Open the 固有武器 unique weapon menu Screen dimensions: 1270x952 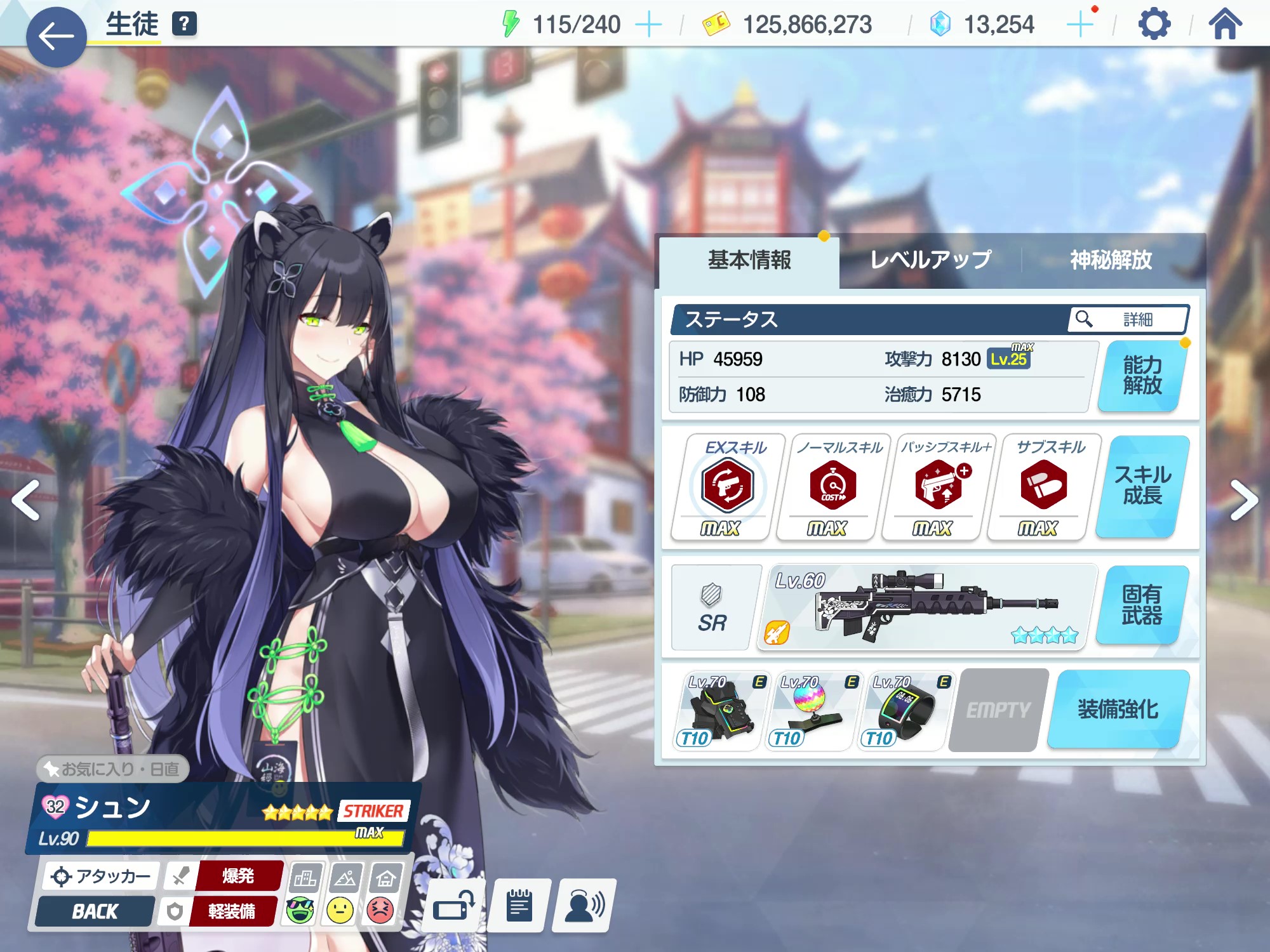coord(1142,605)
